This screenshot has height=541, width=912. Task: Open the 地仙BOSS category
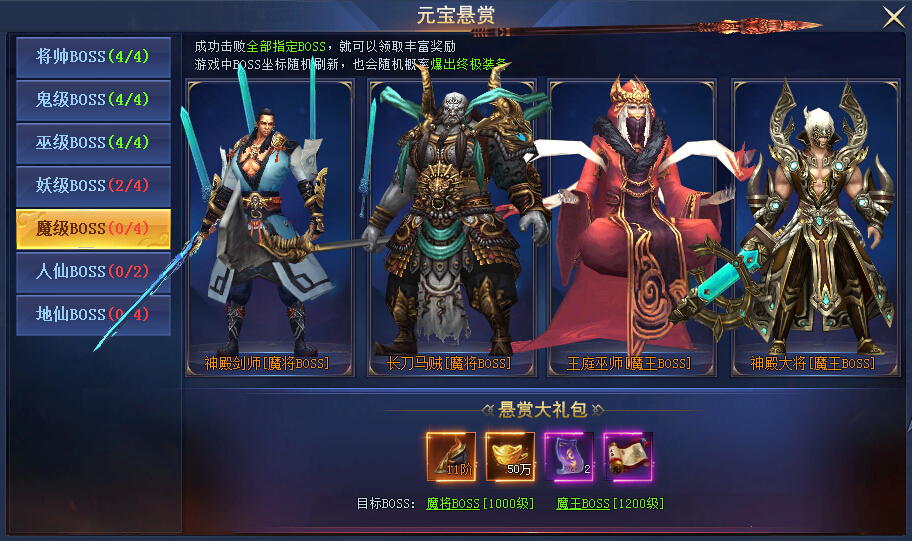click(x=93, y=315)
